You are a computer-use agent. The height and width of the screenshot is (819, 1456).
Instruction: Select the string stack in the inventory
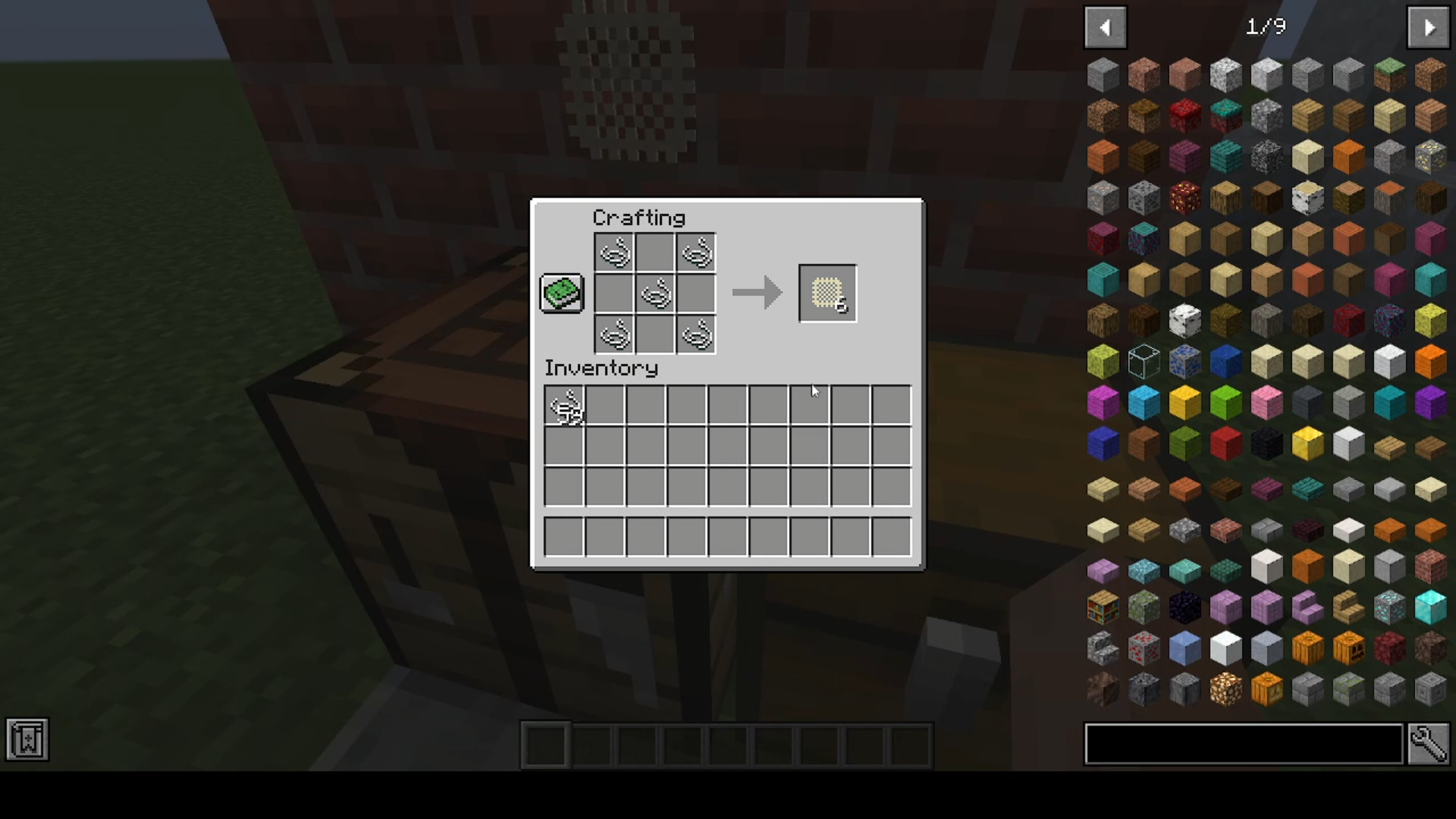[564, 405]
